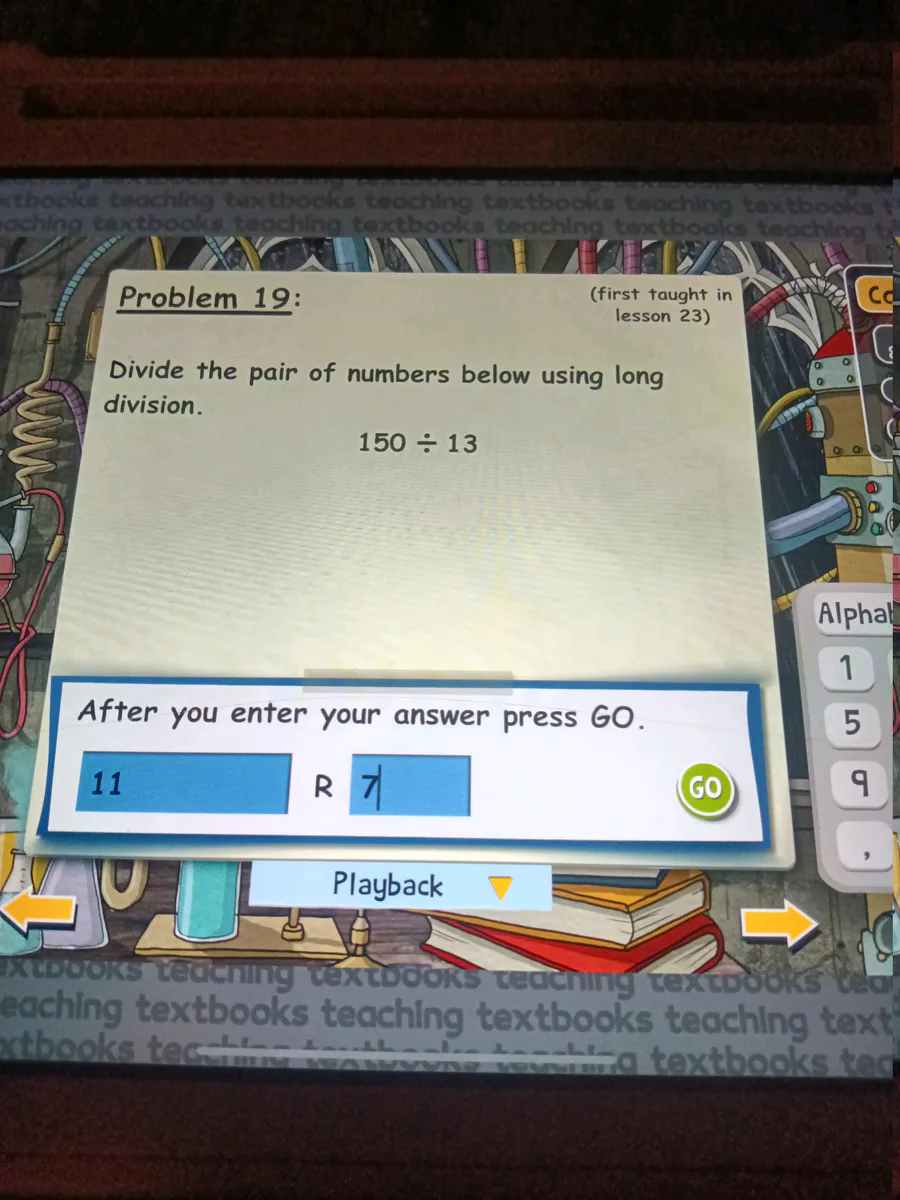Click the green GO button
This screenshot has height=1200, width=900.
pyautogui.click(x=705, y=788)
